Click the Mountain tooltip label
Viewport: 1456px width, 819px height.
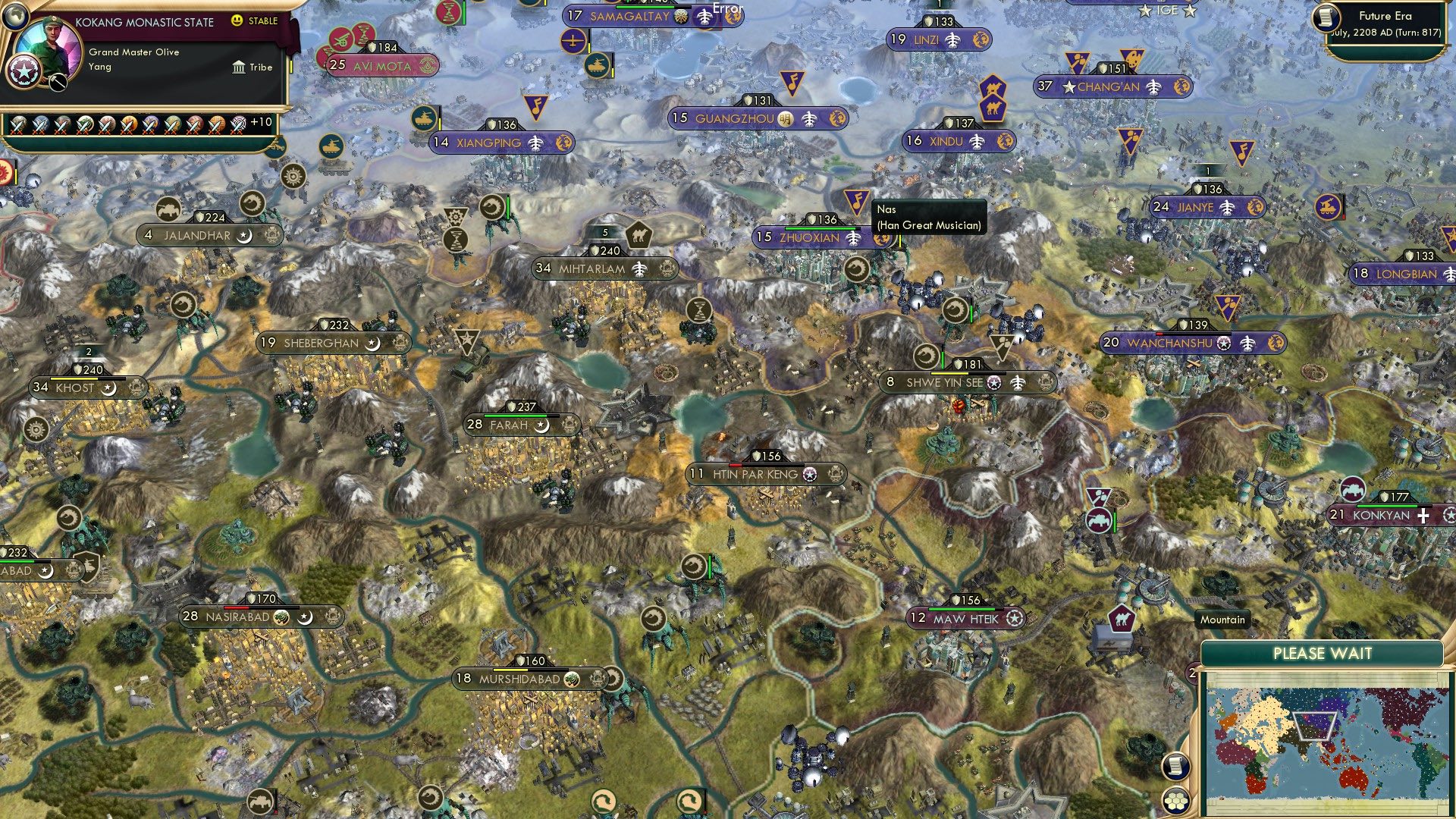pos(1222,620)
